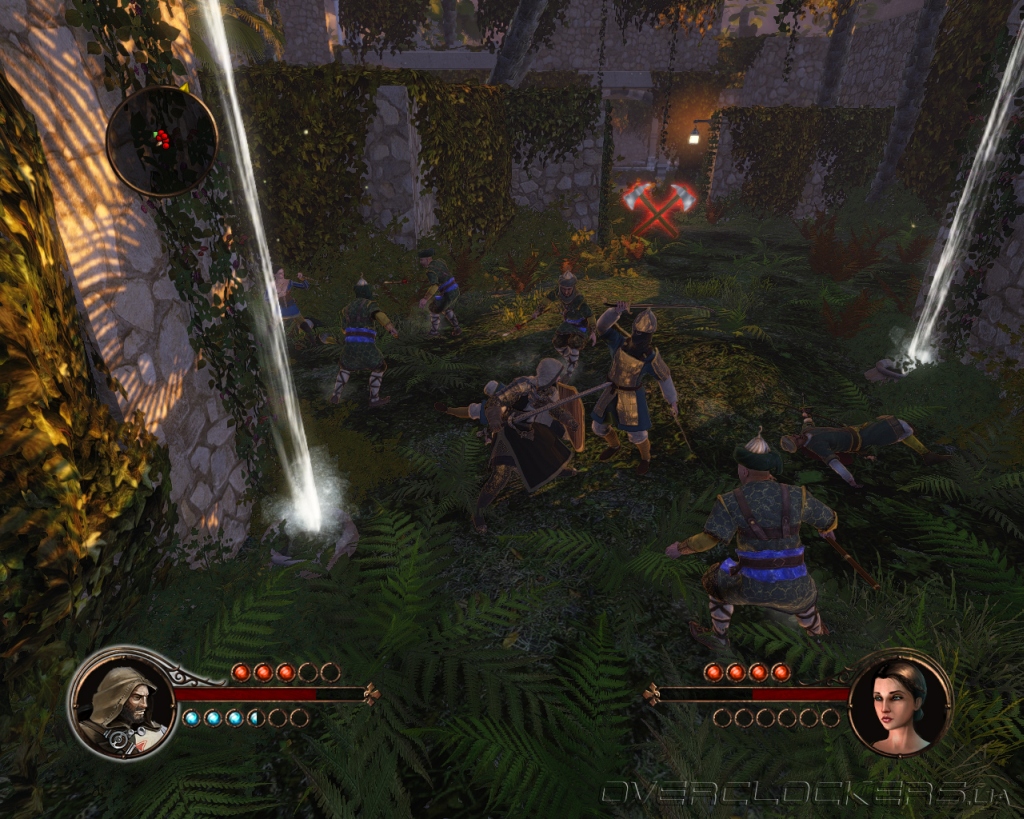This screenshot has width=1024, height=819.
Task: Select the dark-haired woman portrait
Action: (899, 703)
